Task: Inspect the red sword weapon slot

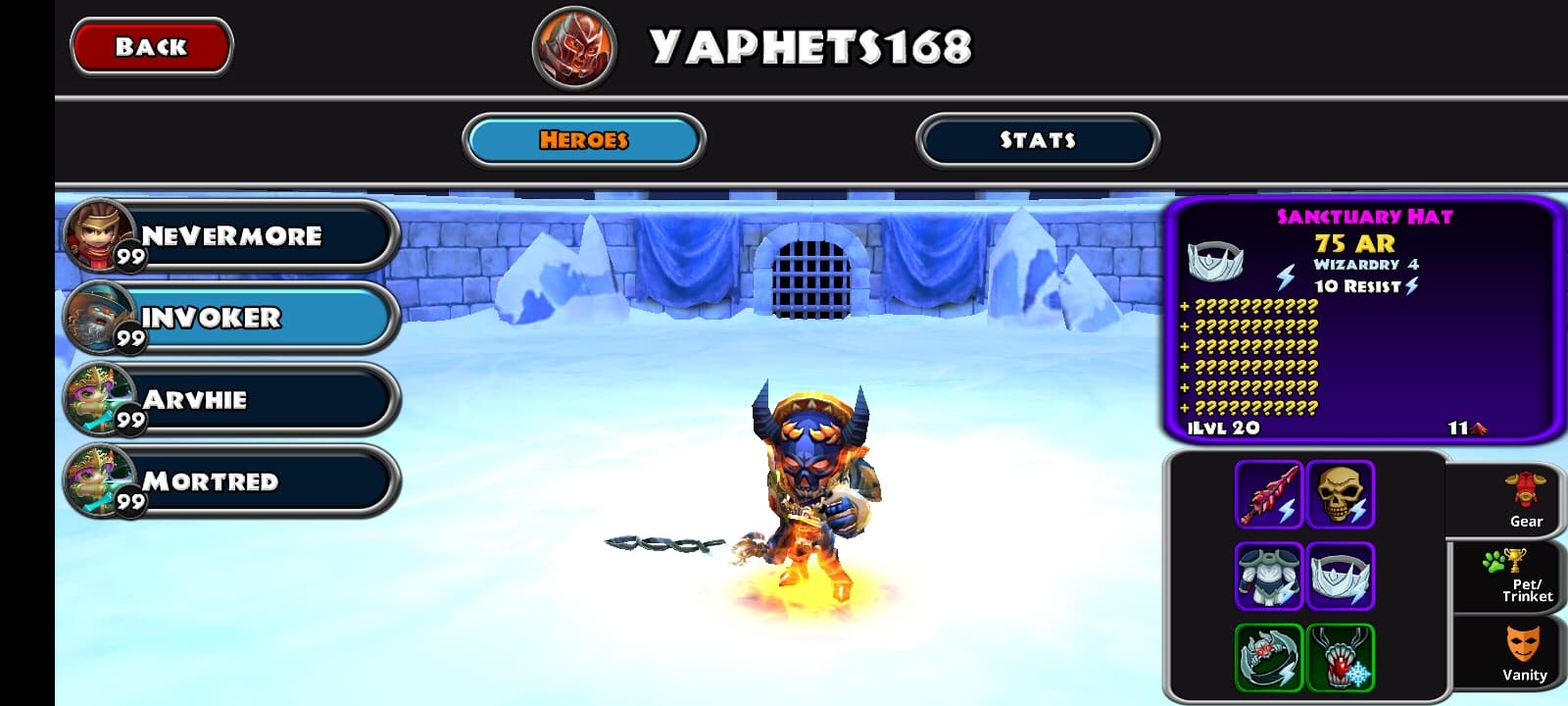Action: [x=1268, y=494]
